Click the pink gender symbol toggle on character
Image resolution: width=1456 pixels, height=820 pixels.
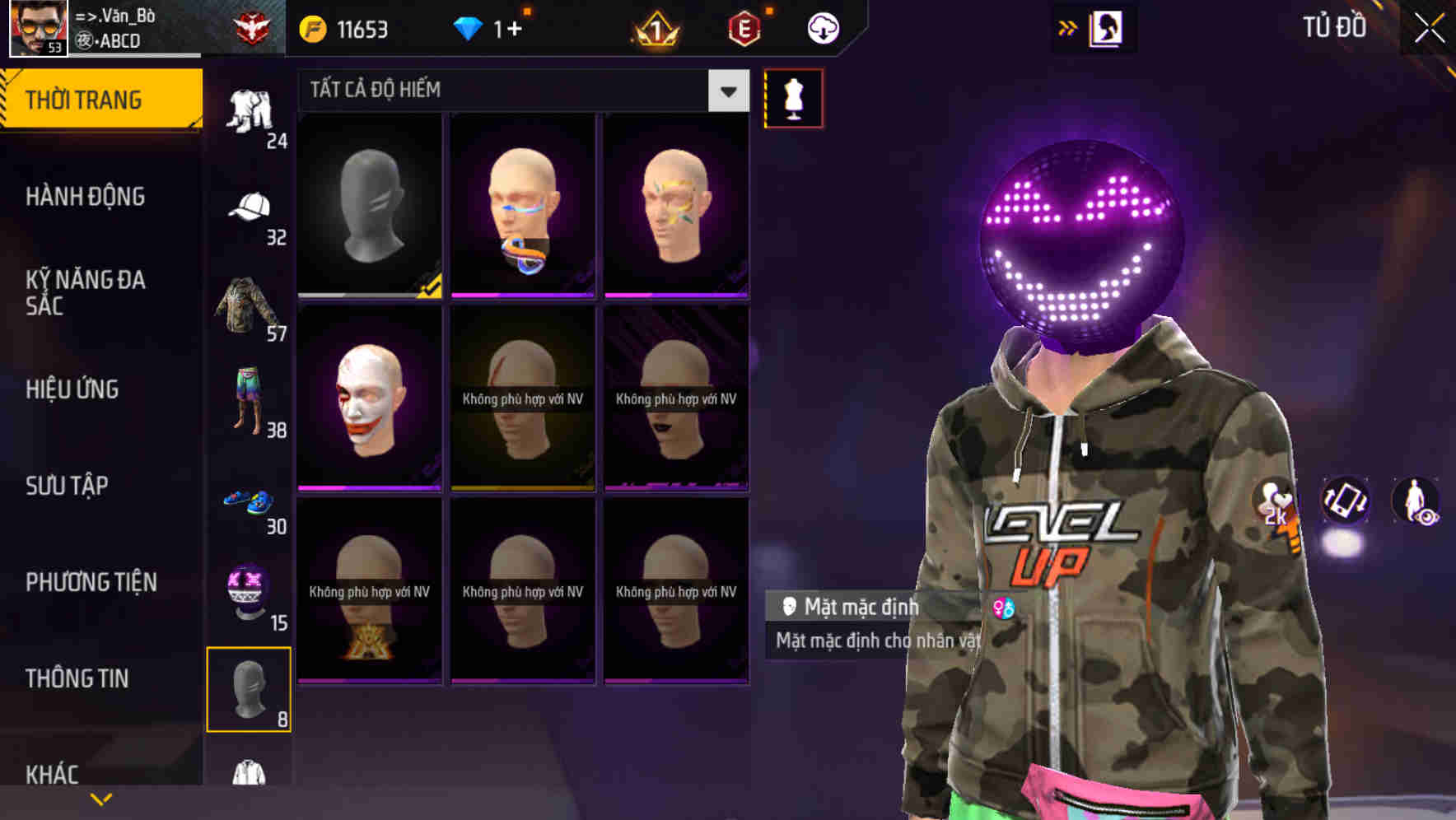point(1006,607)
